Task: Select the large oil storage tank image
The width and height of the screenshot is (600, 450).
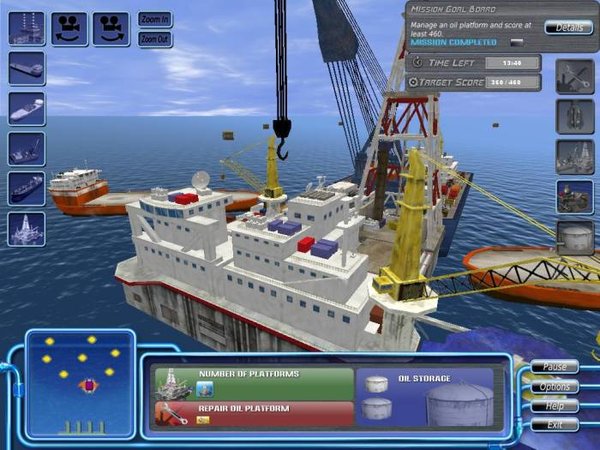Action: [x=458, y=403]
